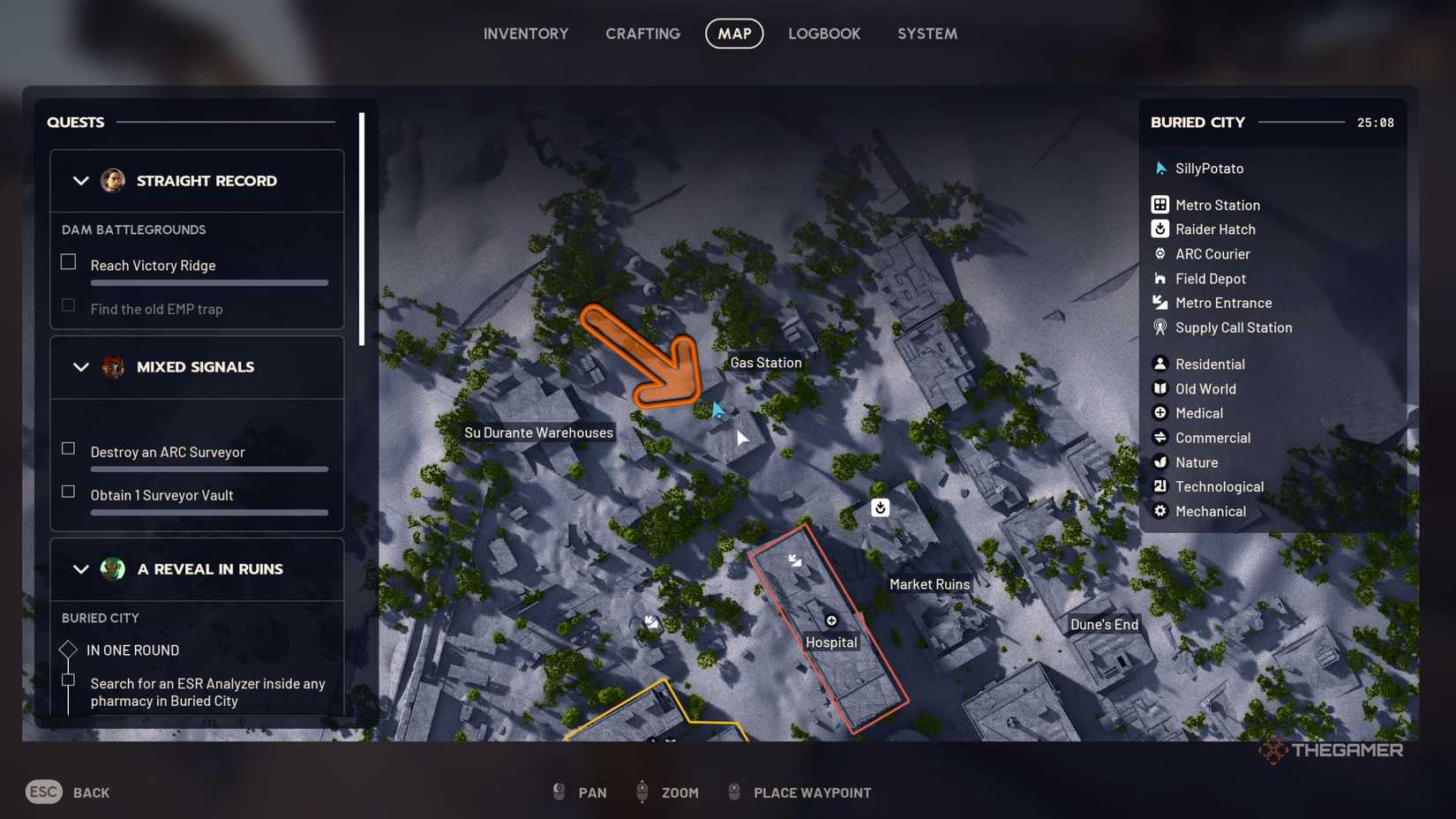Image resolution: width=1456 pixels, height=819 pixels.
Task: Open the Logbook tab
Action: click(823, 34)
